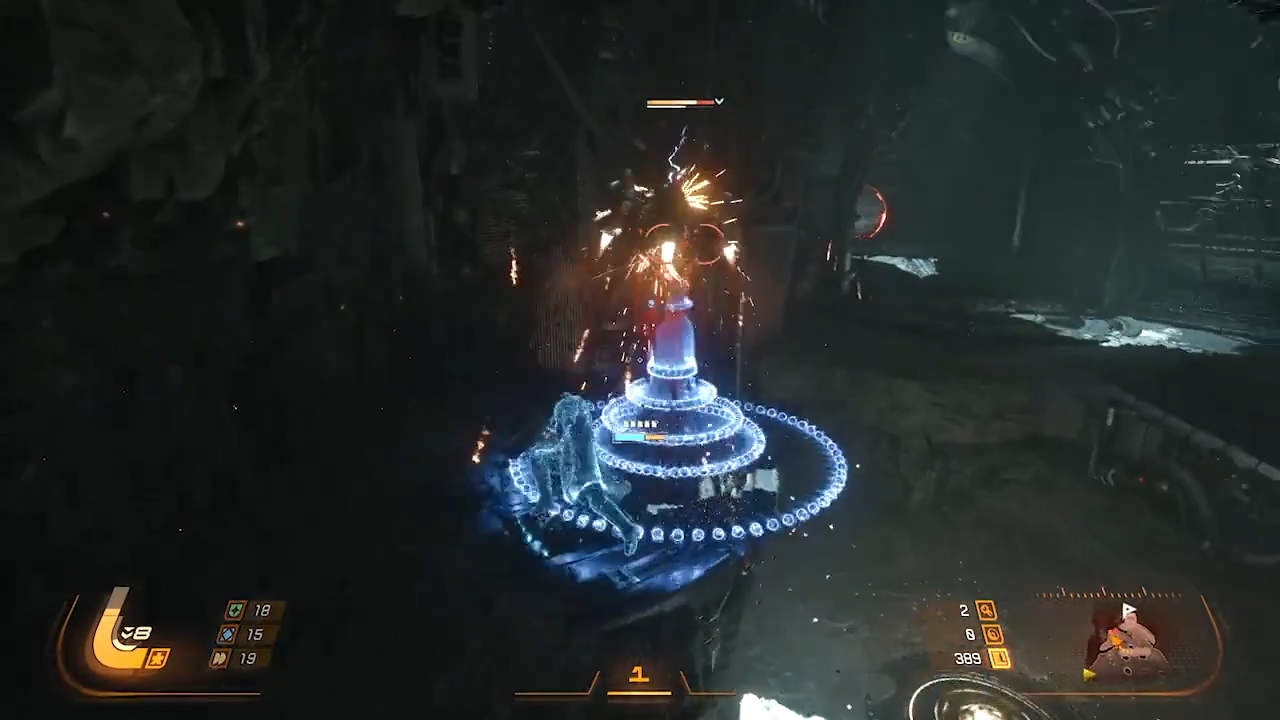
Task: Click the orange star badge icon
Action: [157, 658]
